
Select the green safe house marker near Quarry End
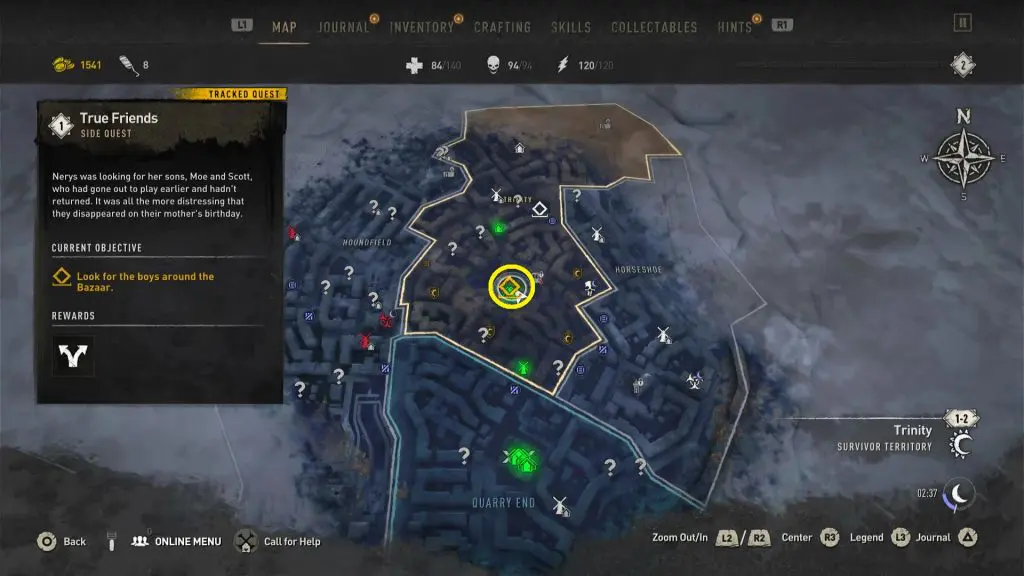521,459
